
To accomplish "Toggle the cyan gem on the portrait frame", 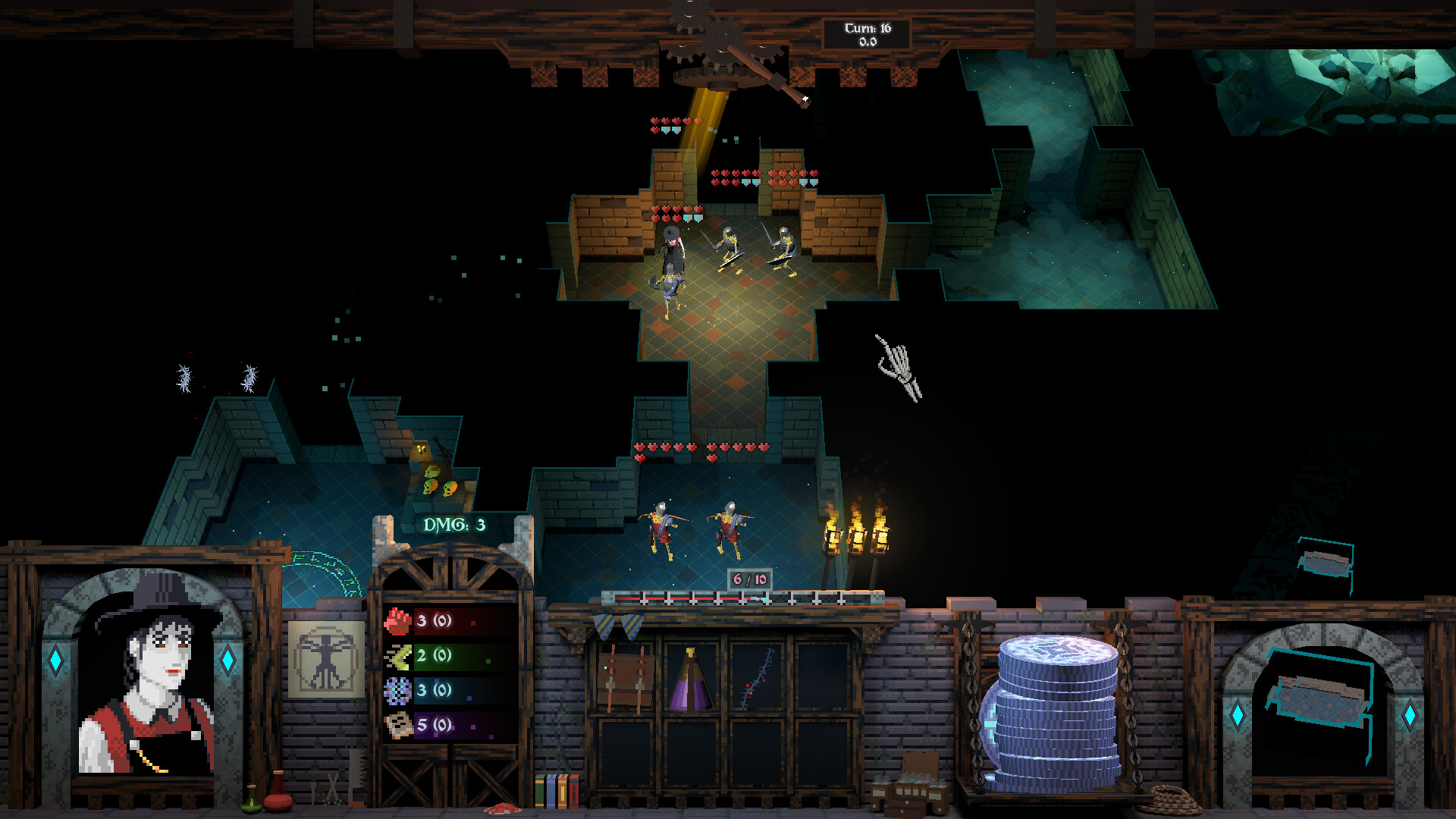I will (x=54, y=661).
